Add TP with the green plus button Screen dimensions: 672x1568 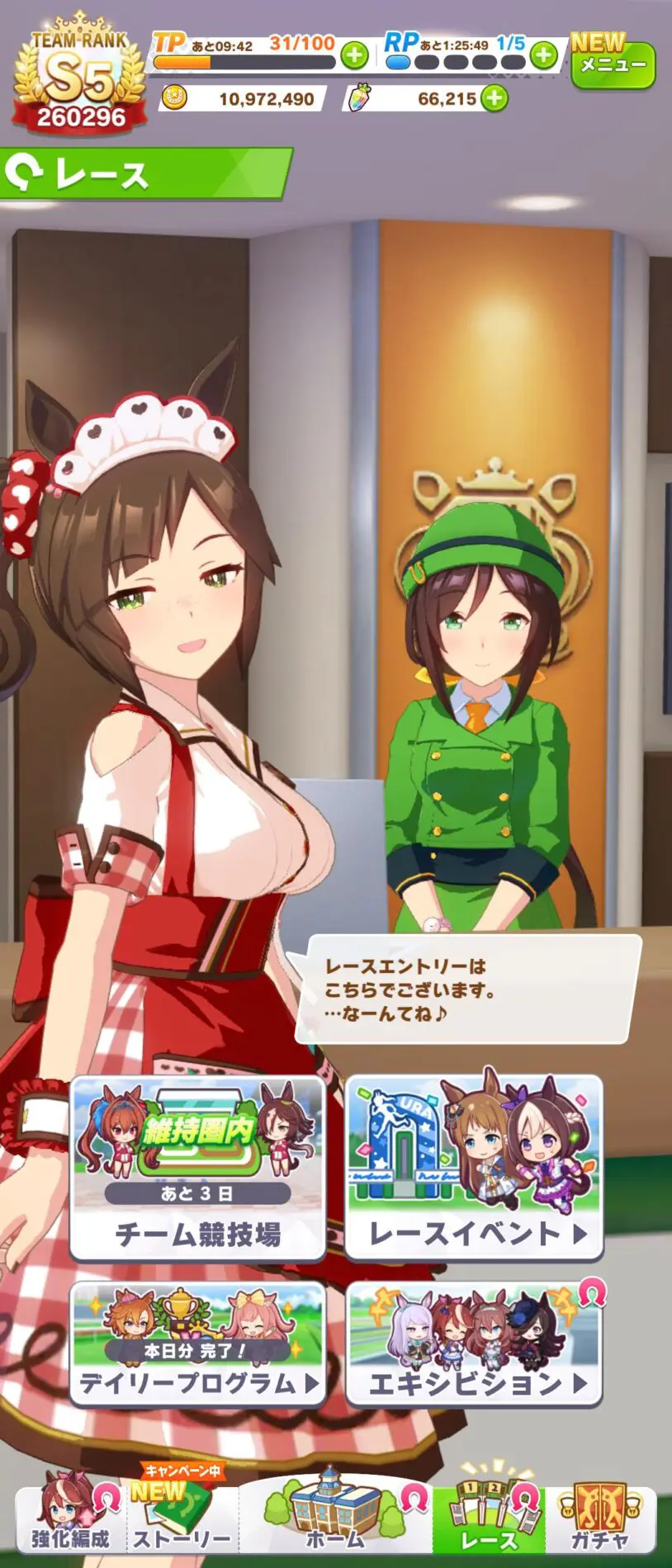pyautogui.click(x=354, y=56)
